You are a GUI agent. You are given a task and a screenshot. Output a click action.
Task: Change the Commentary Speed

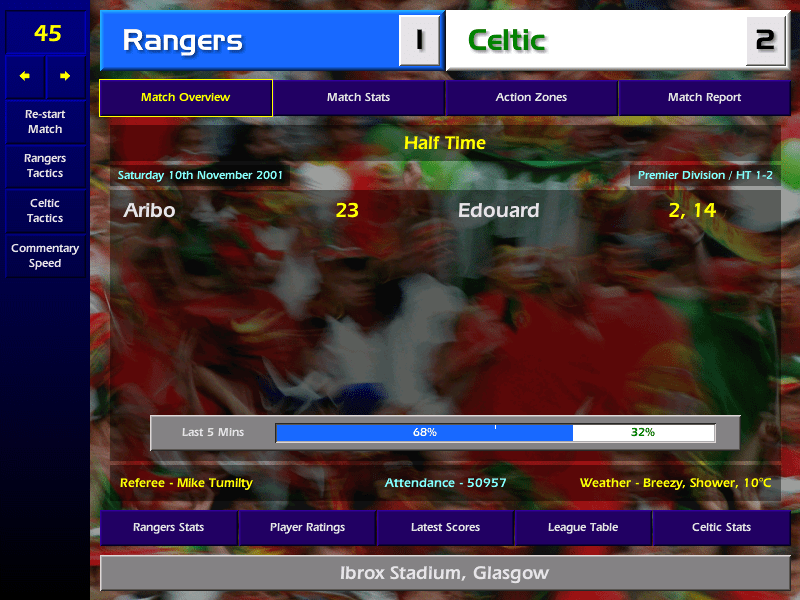[45, 256]
